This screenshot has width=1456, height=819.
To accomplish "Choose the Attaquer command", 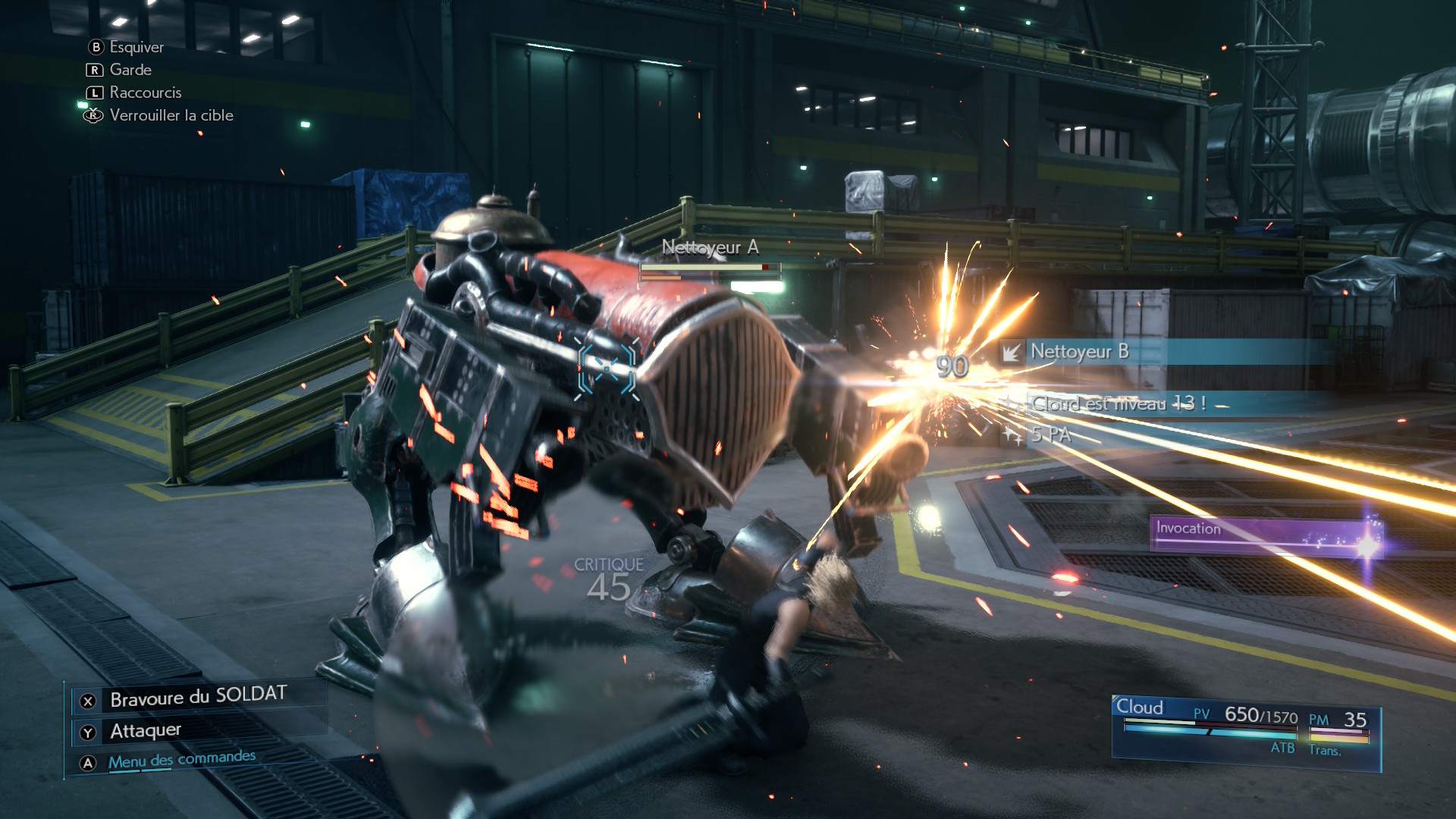I will (146, 731).
